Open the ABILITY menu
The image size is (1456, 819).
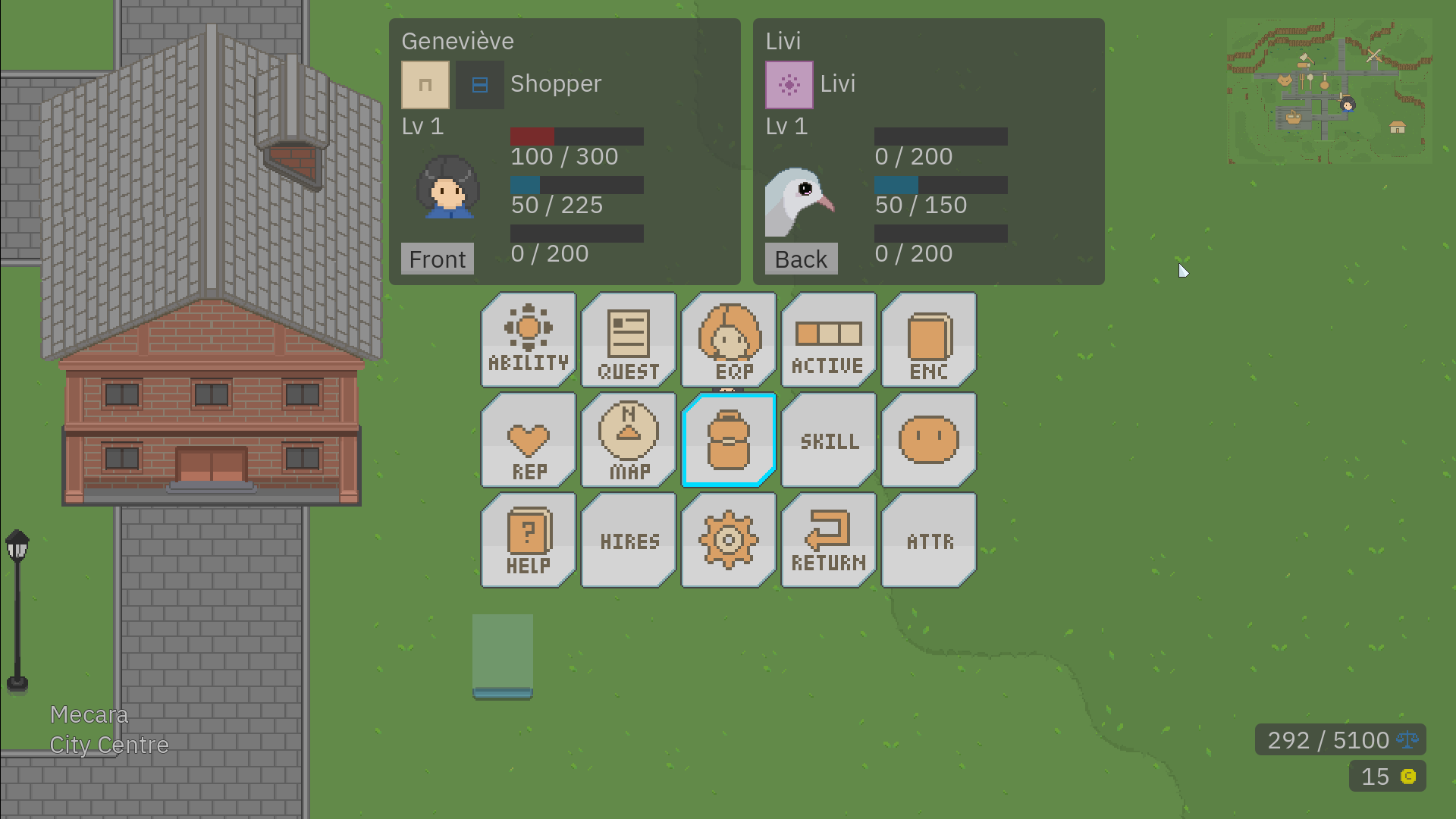528,339
